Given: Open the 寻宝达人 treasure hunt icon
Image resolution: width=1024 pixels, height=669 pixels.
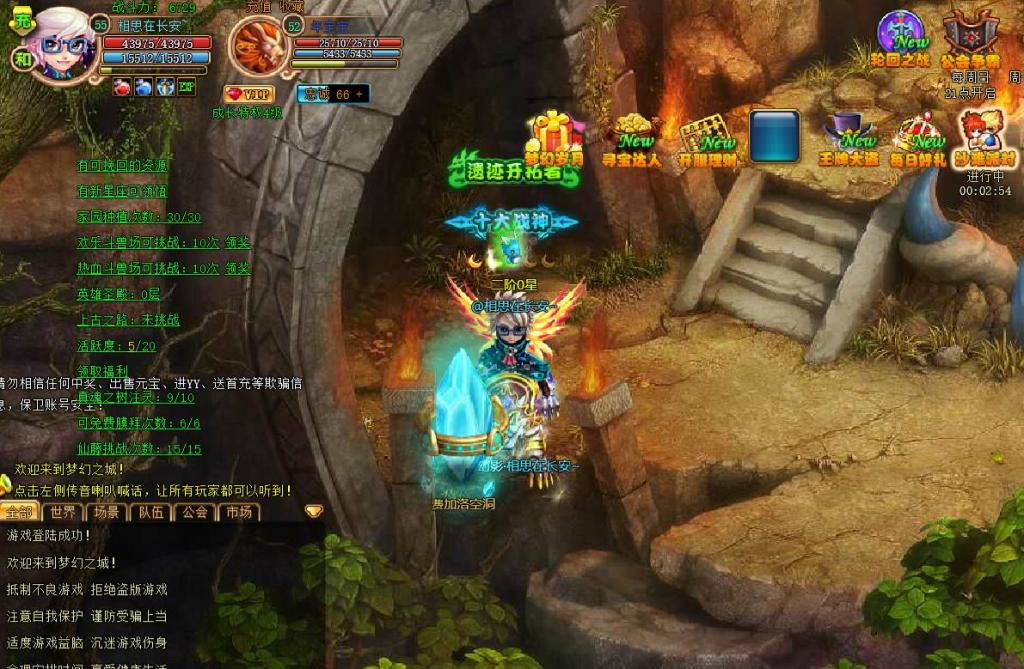Looking at the screenshot, I should (632, 138).
